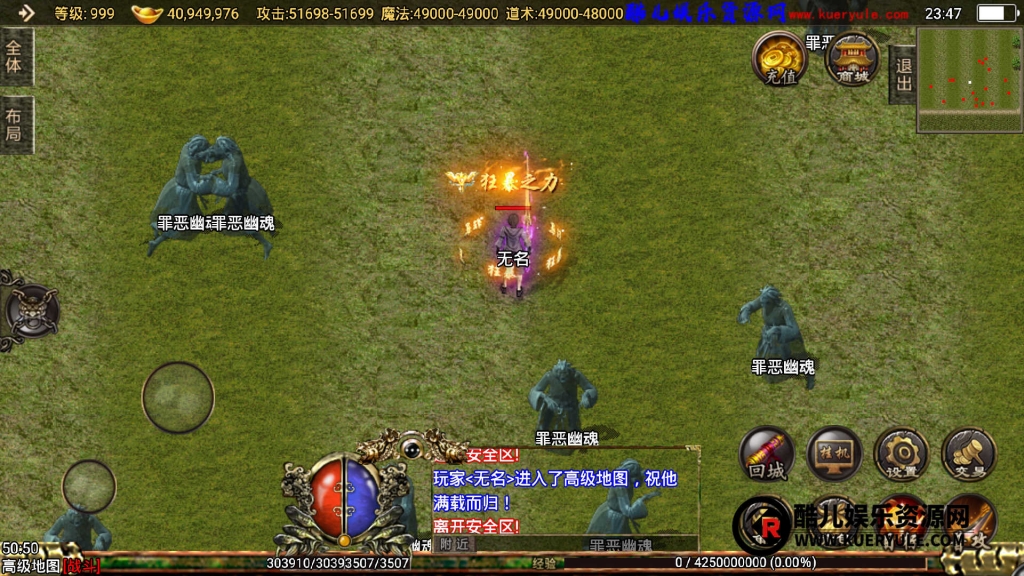1024x576 pixels.
Task: Click the 退出 exit button
Action: pos(903,75)
